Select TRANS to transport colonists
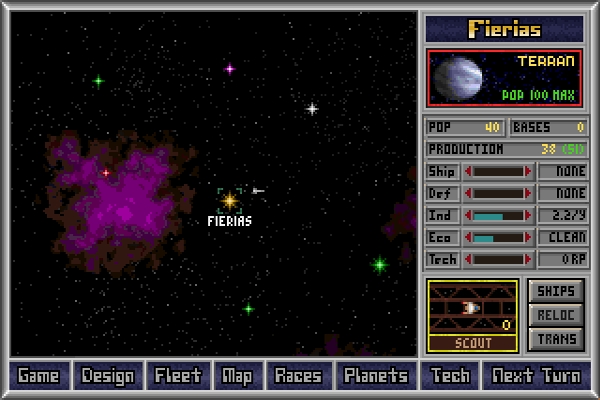This screenshot has height=400, width=600. 556,339
